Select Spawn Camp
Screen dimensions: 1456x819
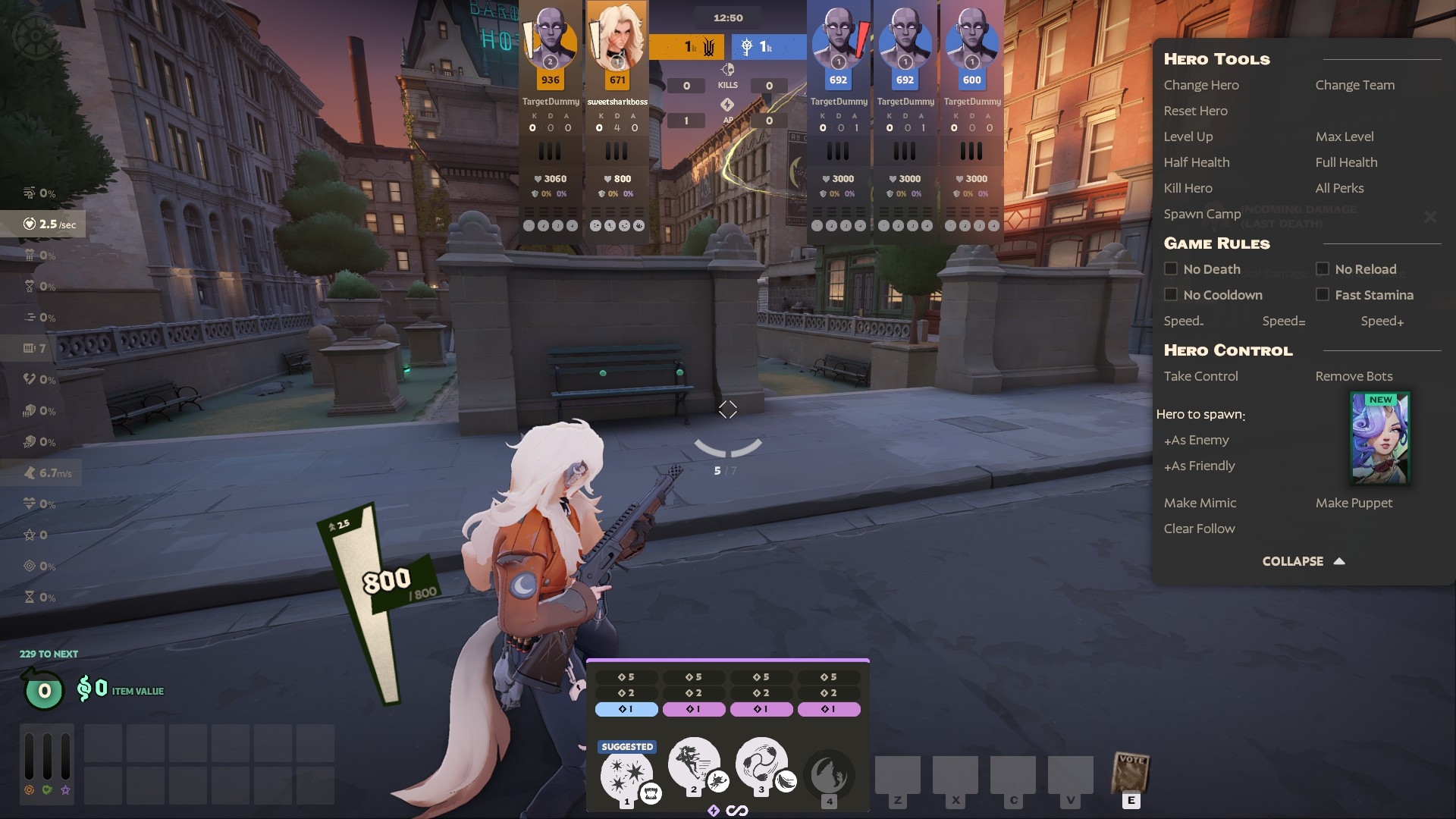click(1202, 214)
